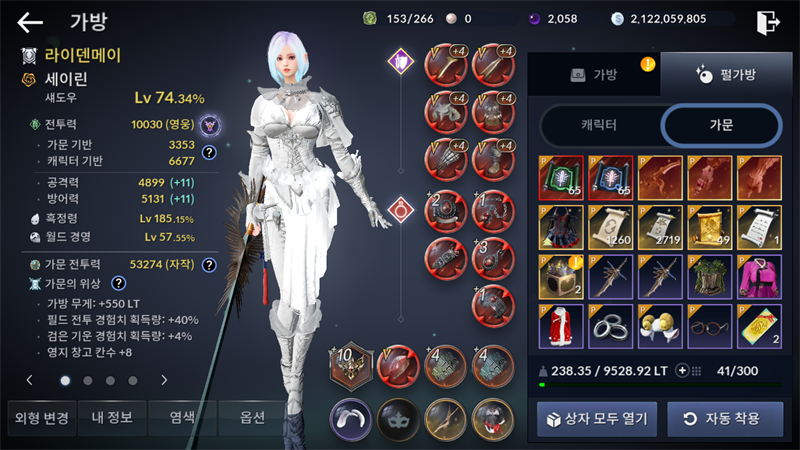Select the 캐릭터 filter

[598, 125]
